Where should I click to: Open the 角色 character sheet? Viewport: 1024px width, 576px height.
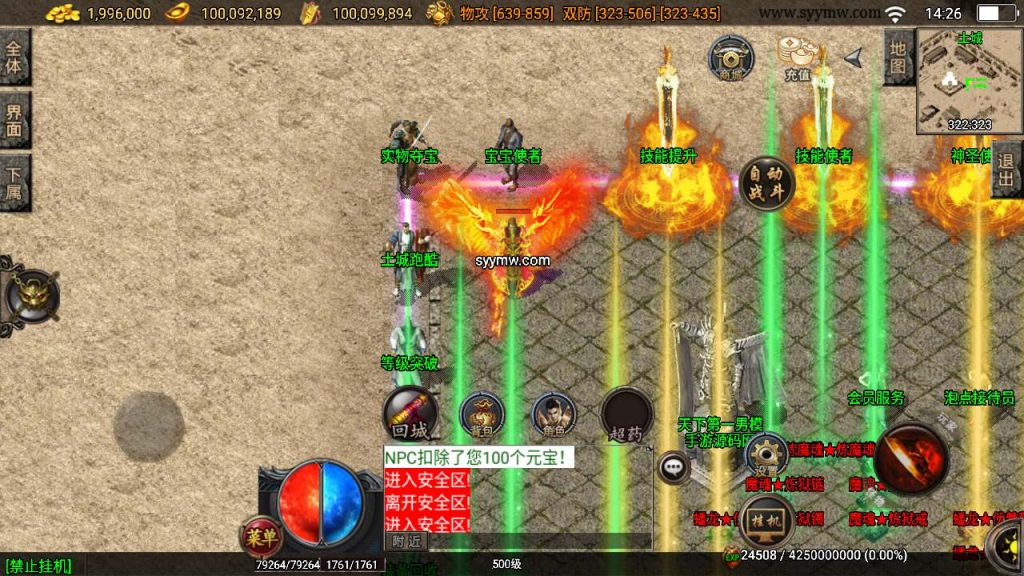(x=553, y=415)
